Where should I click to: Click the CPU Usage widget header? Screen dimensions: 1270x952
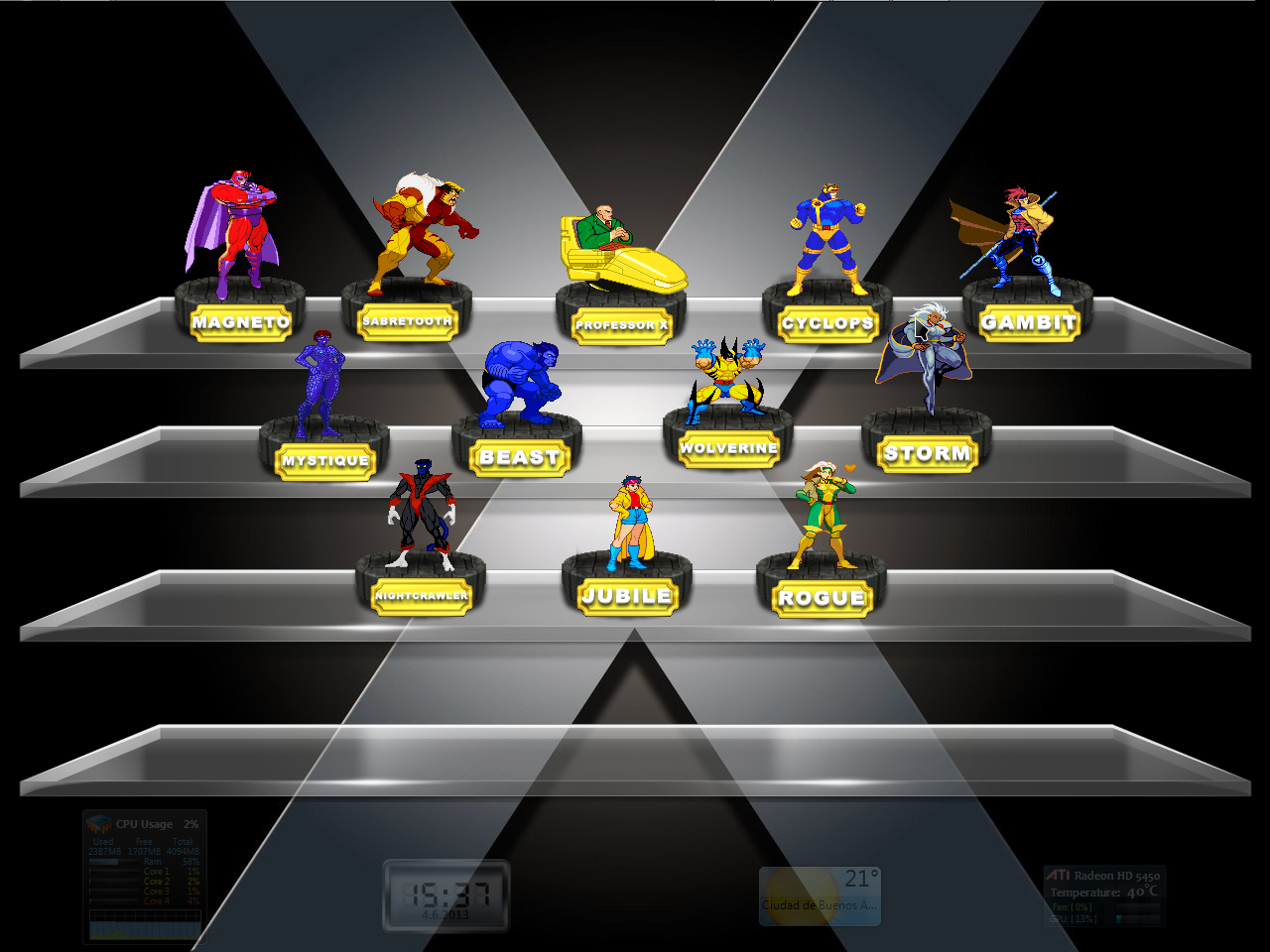[144, 824]
